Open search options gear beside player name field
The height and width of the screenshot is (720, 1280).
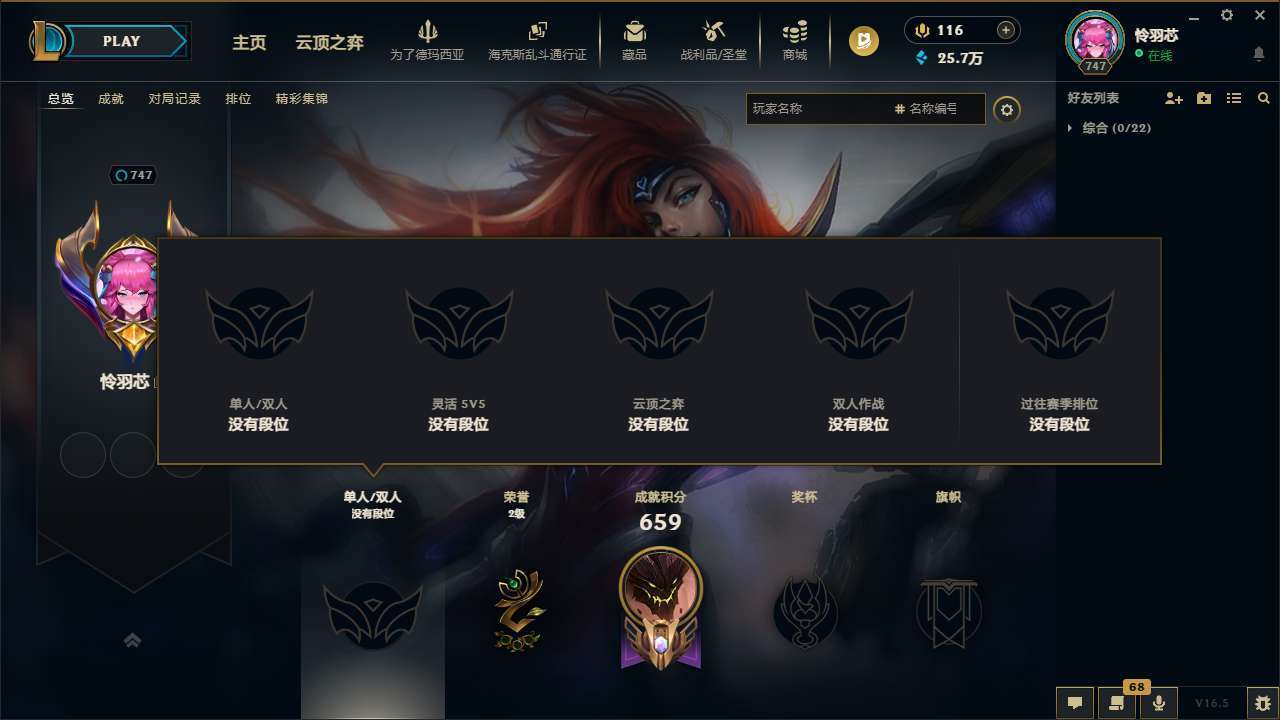pos(1007,110)
